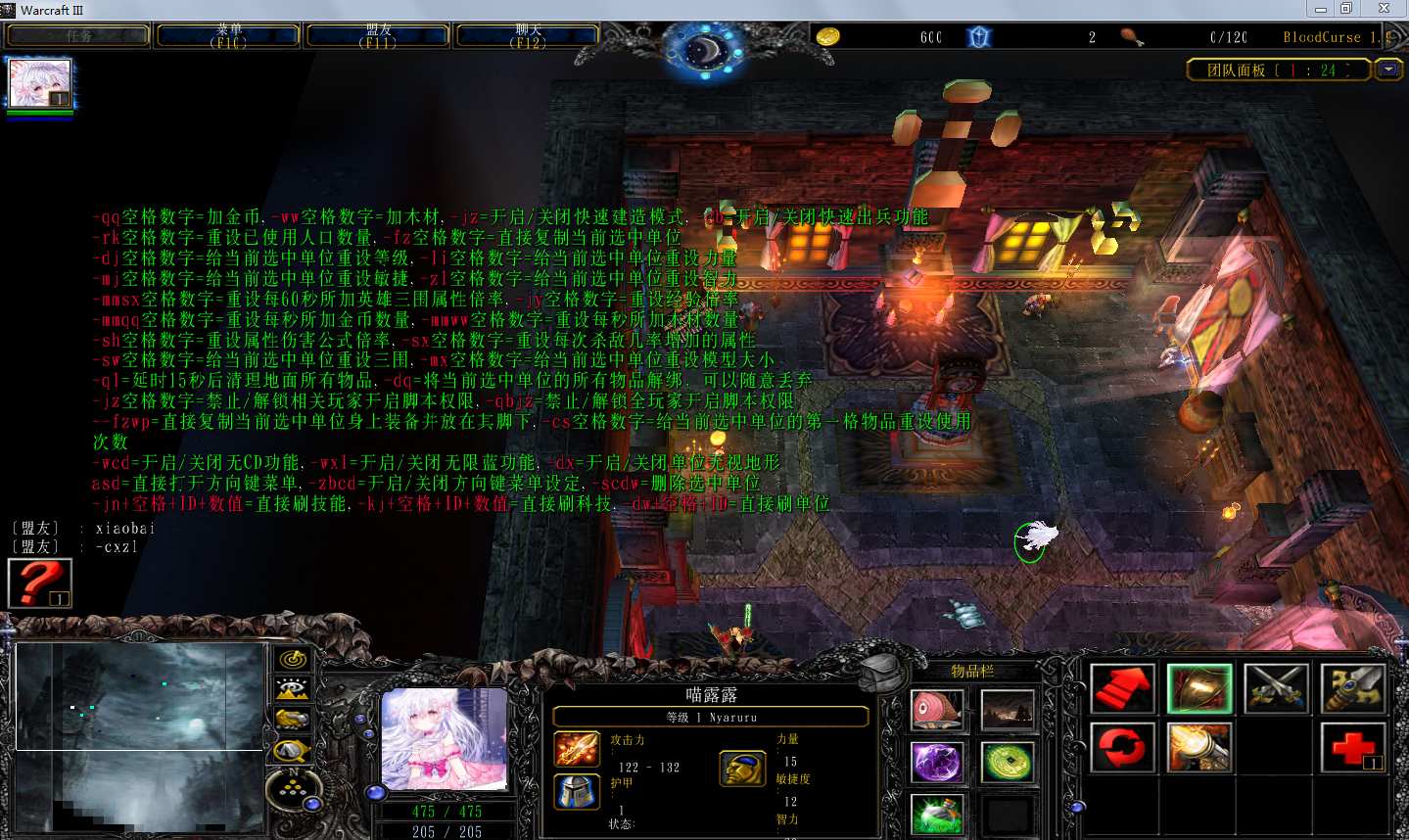Toggle the minimap ally color mode button
The height and width of the screenshot is (840, 1409).
(x=291, y=720)
